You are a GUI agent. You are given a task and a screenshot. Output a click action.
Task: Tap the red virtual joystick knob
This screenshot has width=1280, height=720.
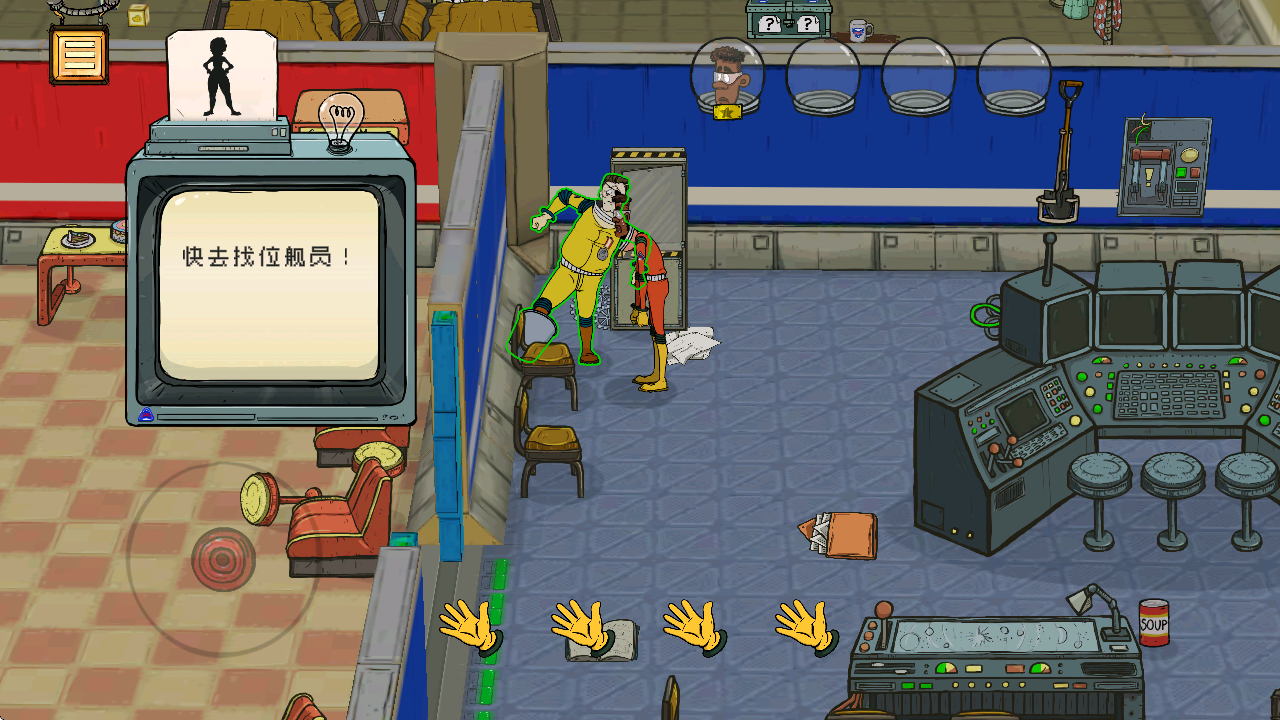click(x=224, y=558)
